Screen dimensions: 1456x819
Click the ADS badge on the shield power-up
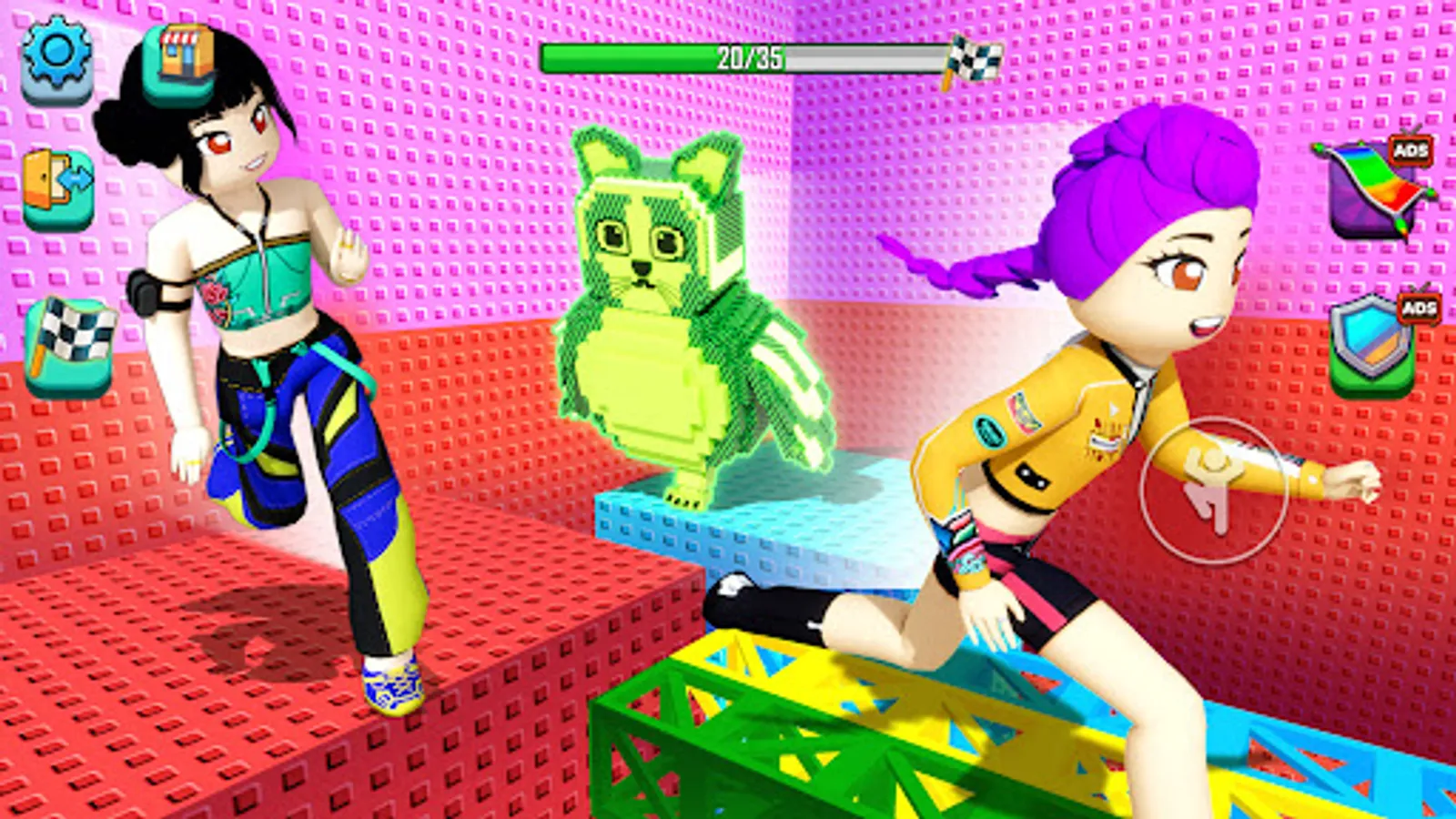(1420, 309)
